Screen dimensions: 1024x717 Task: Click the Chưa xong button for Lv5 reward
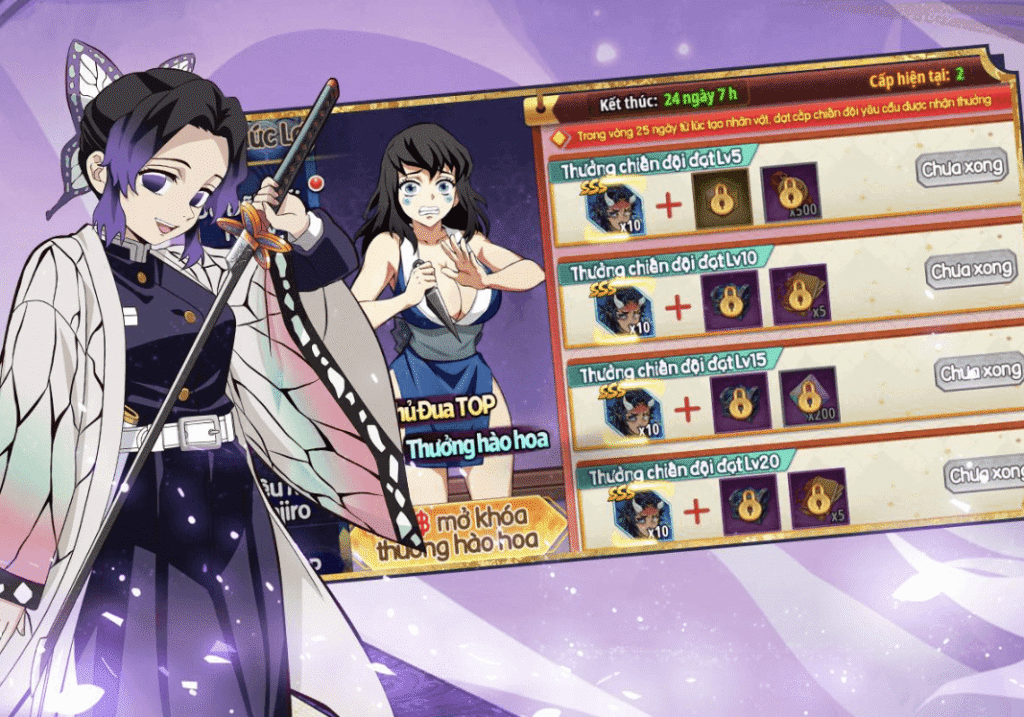pyautogui.click(x=961, y=167)
